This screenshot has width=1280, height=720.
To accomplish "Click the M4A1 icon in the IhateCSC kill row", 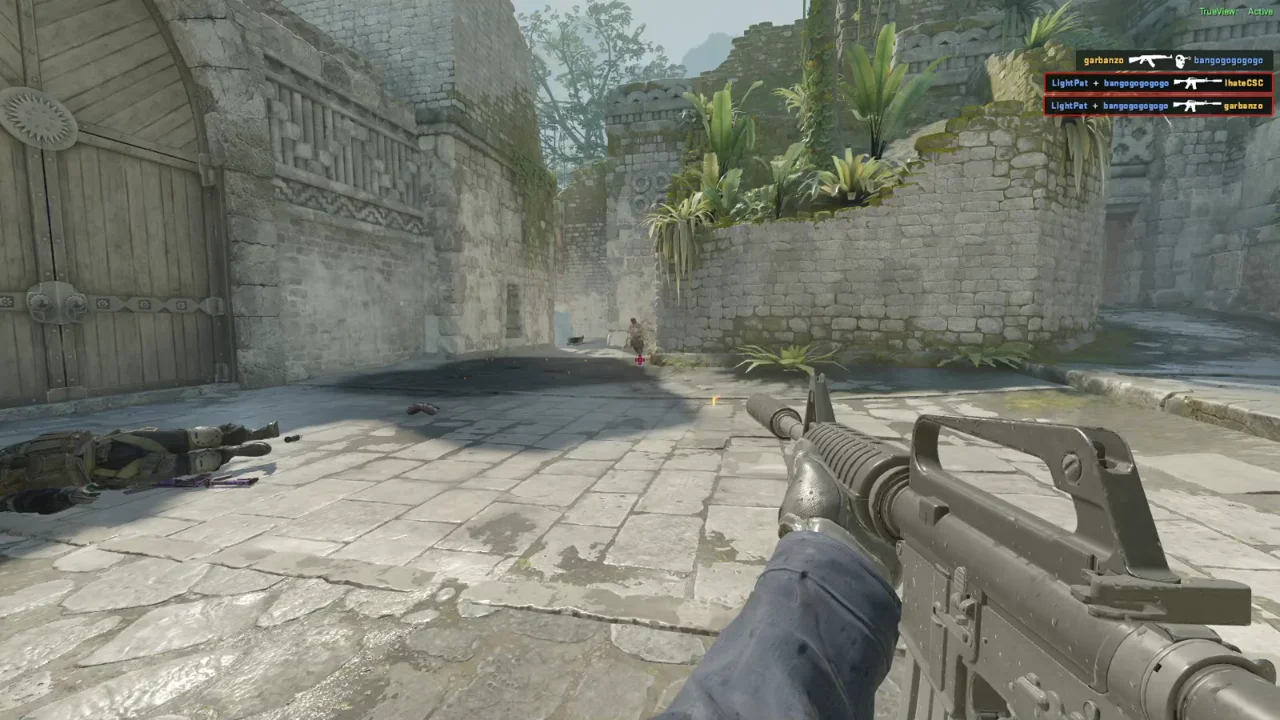I will coord(1198,83).
